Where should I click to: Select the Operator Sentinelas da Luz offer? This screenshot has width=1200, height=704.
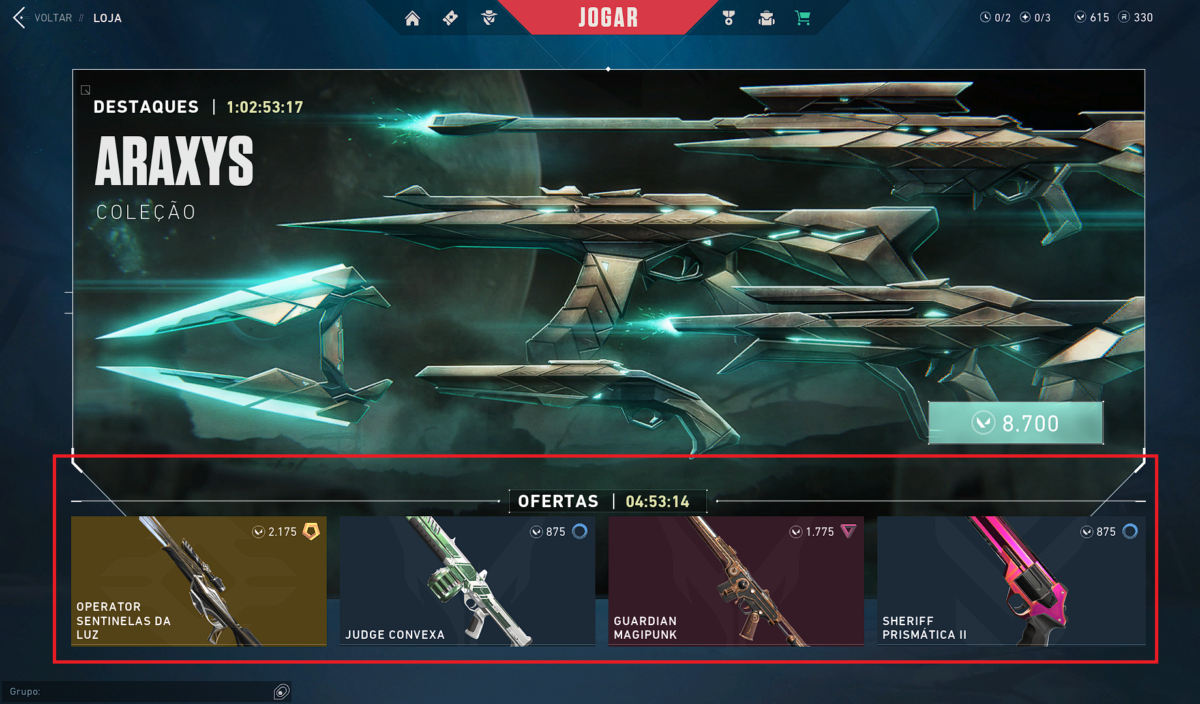pyautogui.click(x=198, y=580)
